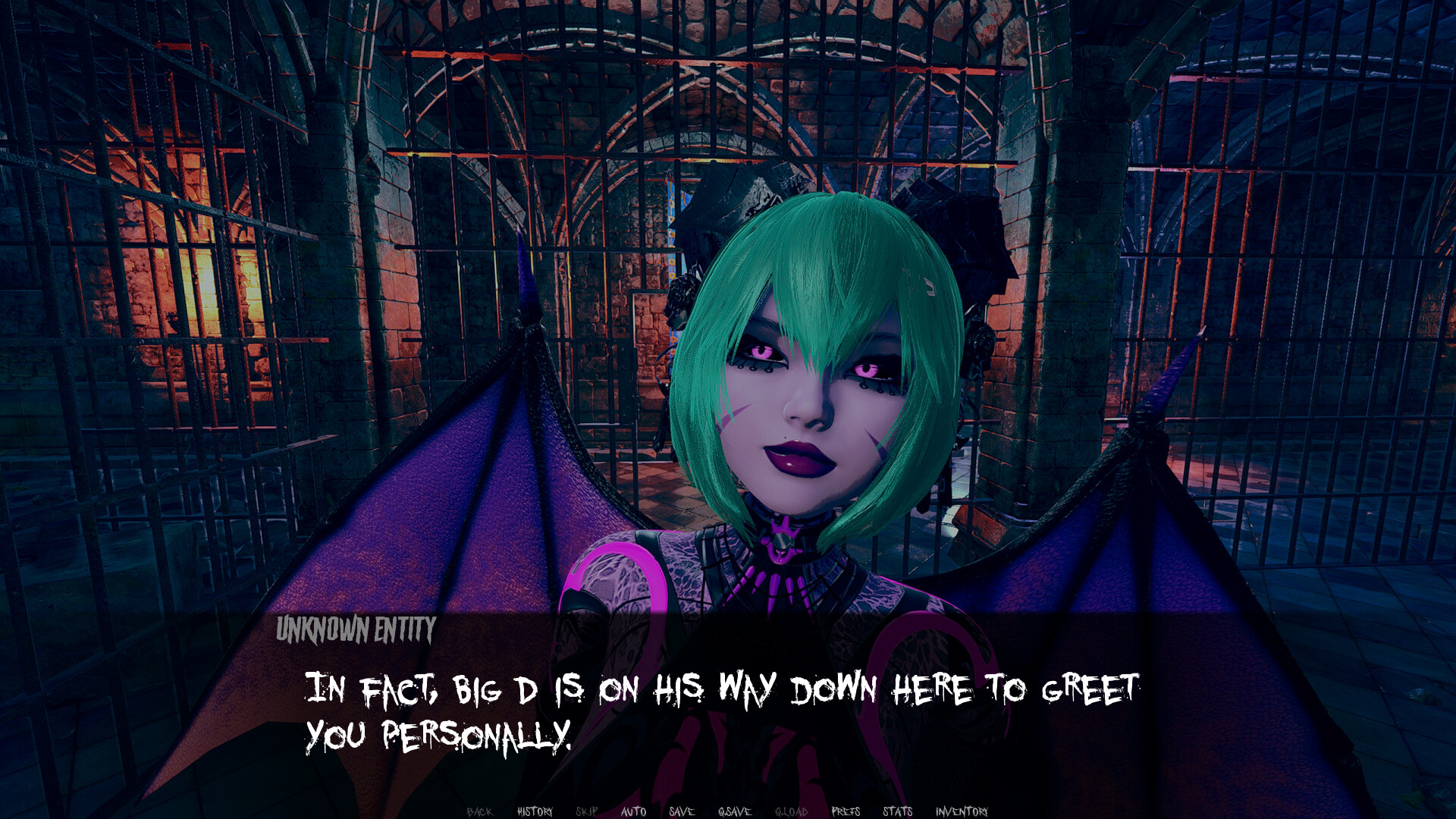Viewport: 1456px width, 819px height.
Task: Toggle Auto text advance
Action: (x=633, y=811)
